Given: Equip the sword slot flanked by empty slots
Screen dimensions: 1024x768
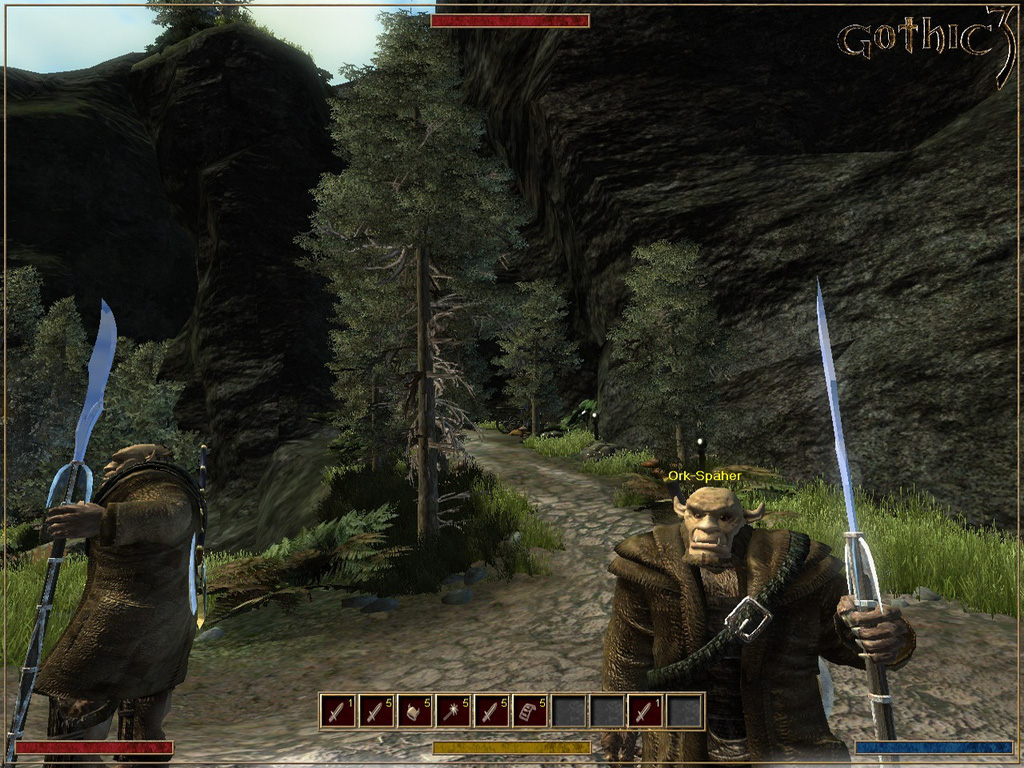Looking at the screenshot, I should coord(645,711).
